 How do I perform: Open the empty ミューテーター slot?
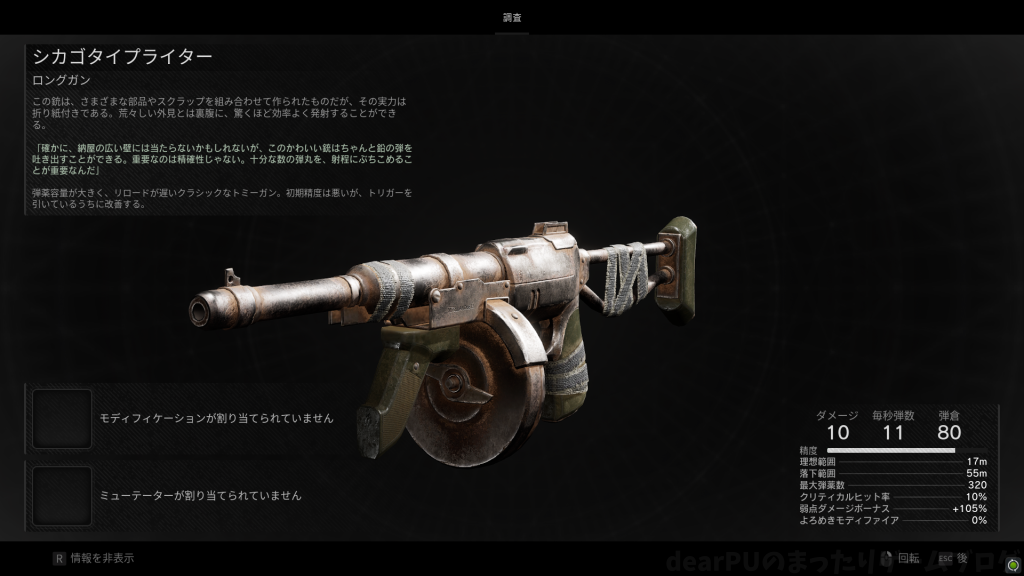coord(62,495)
